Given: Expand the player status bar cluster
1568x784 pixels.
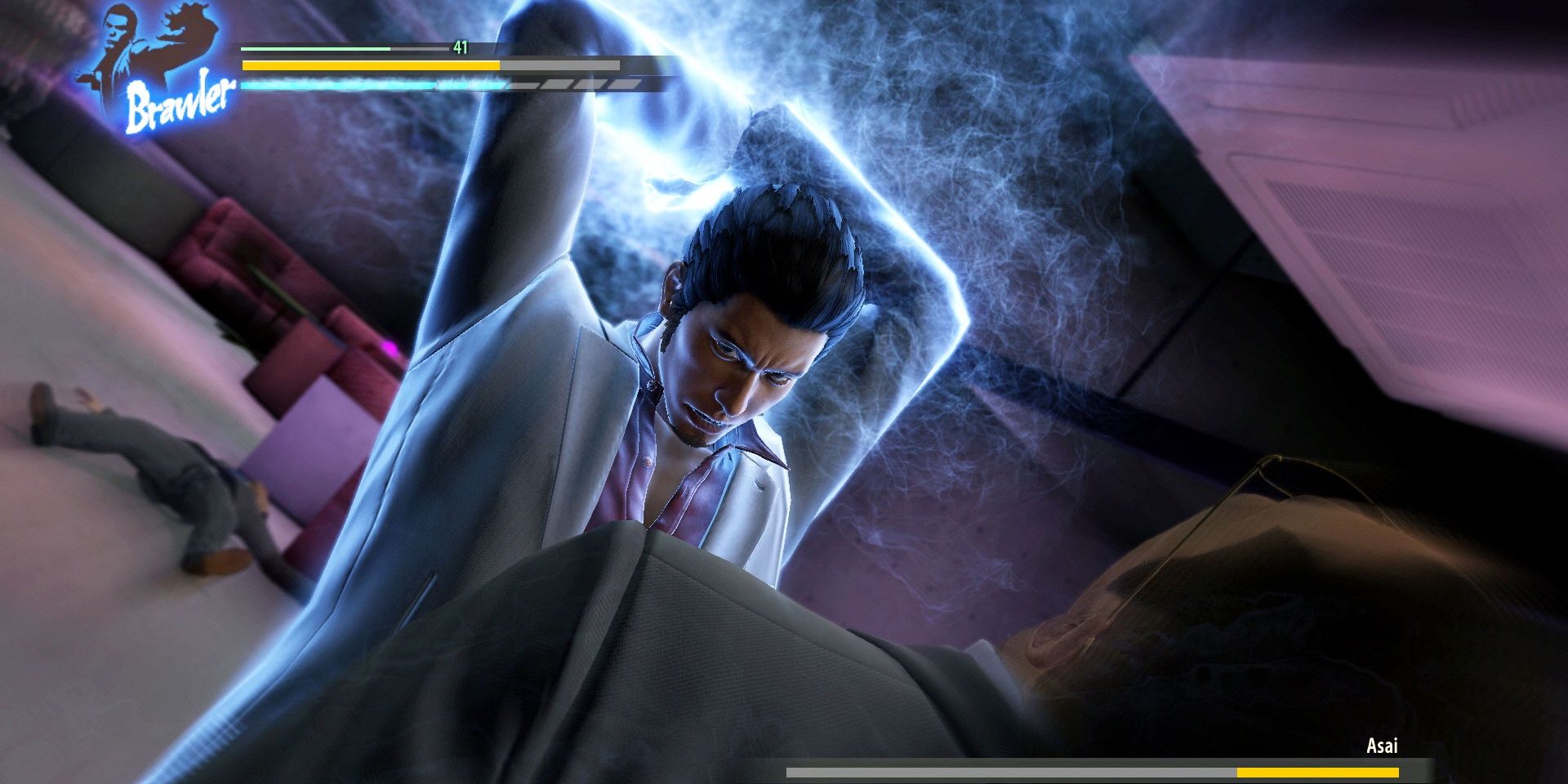Looking at the screenshot, I should [x=441, y=65].
